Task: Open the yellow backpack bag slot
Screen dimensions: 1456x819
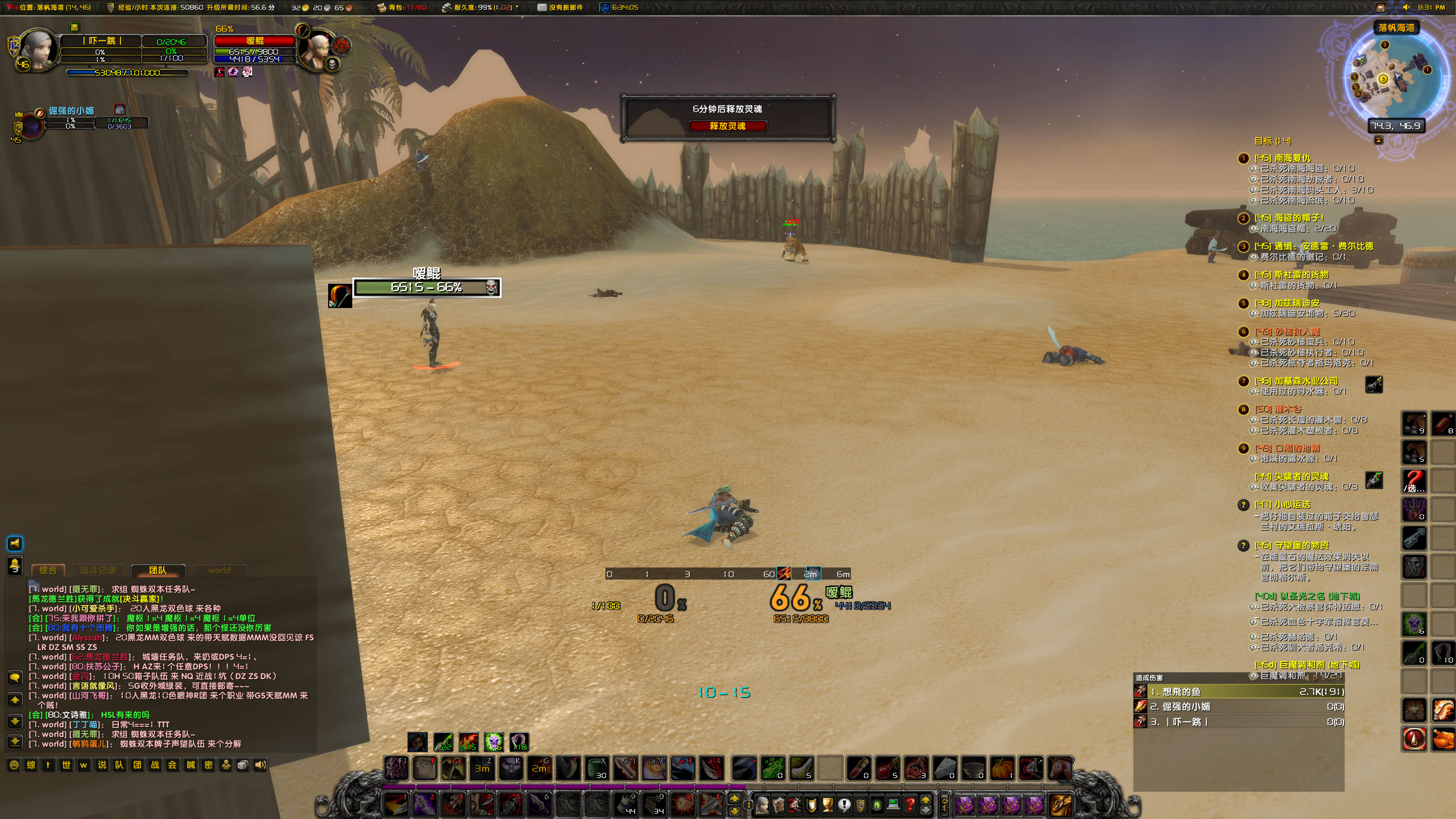Action: tap(1060, 805)
